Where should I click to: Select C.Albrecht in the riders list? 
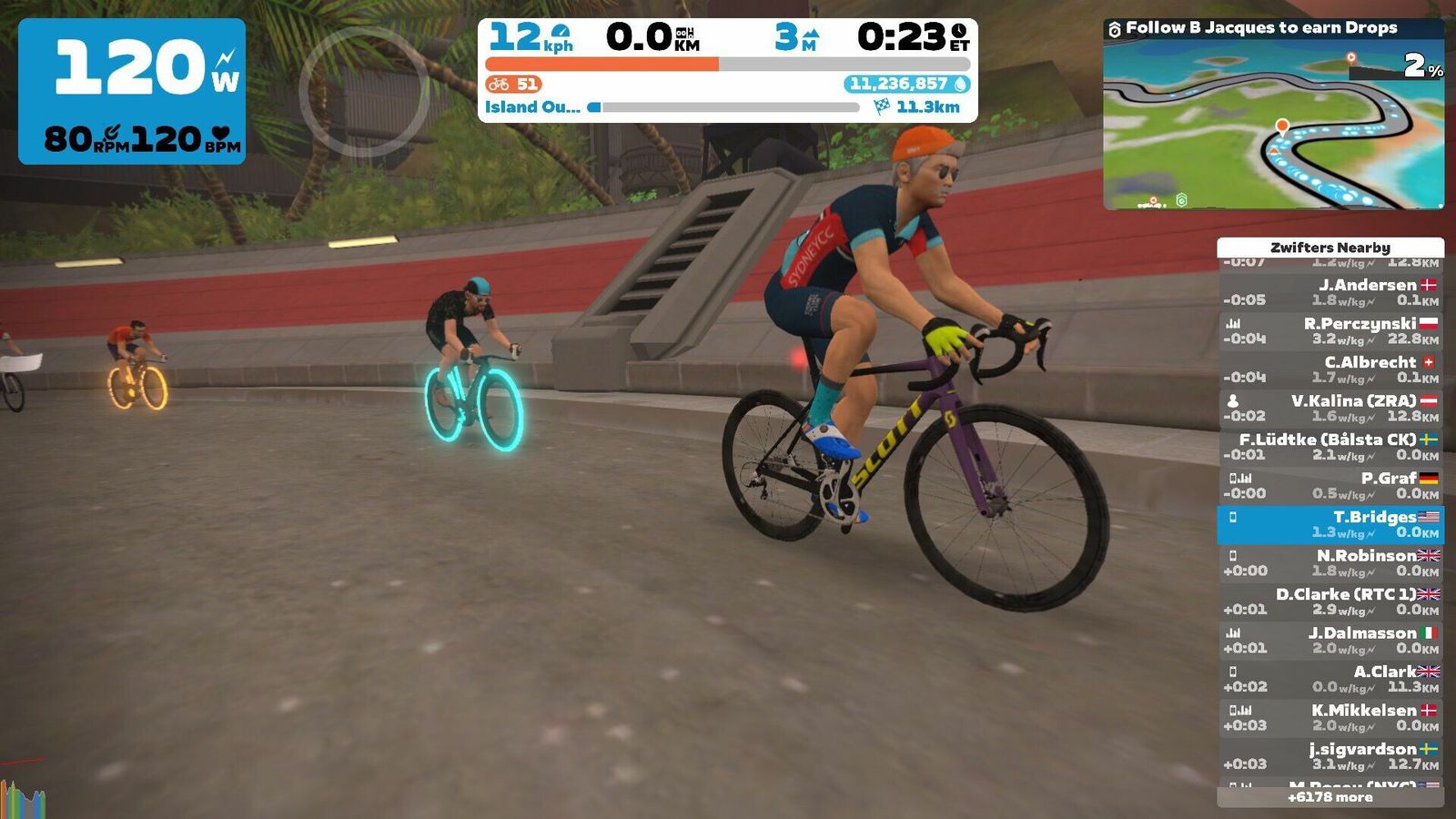[x=1330, y=369]
